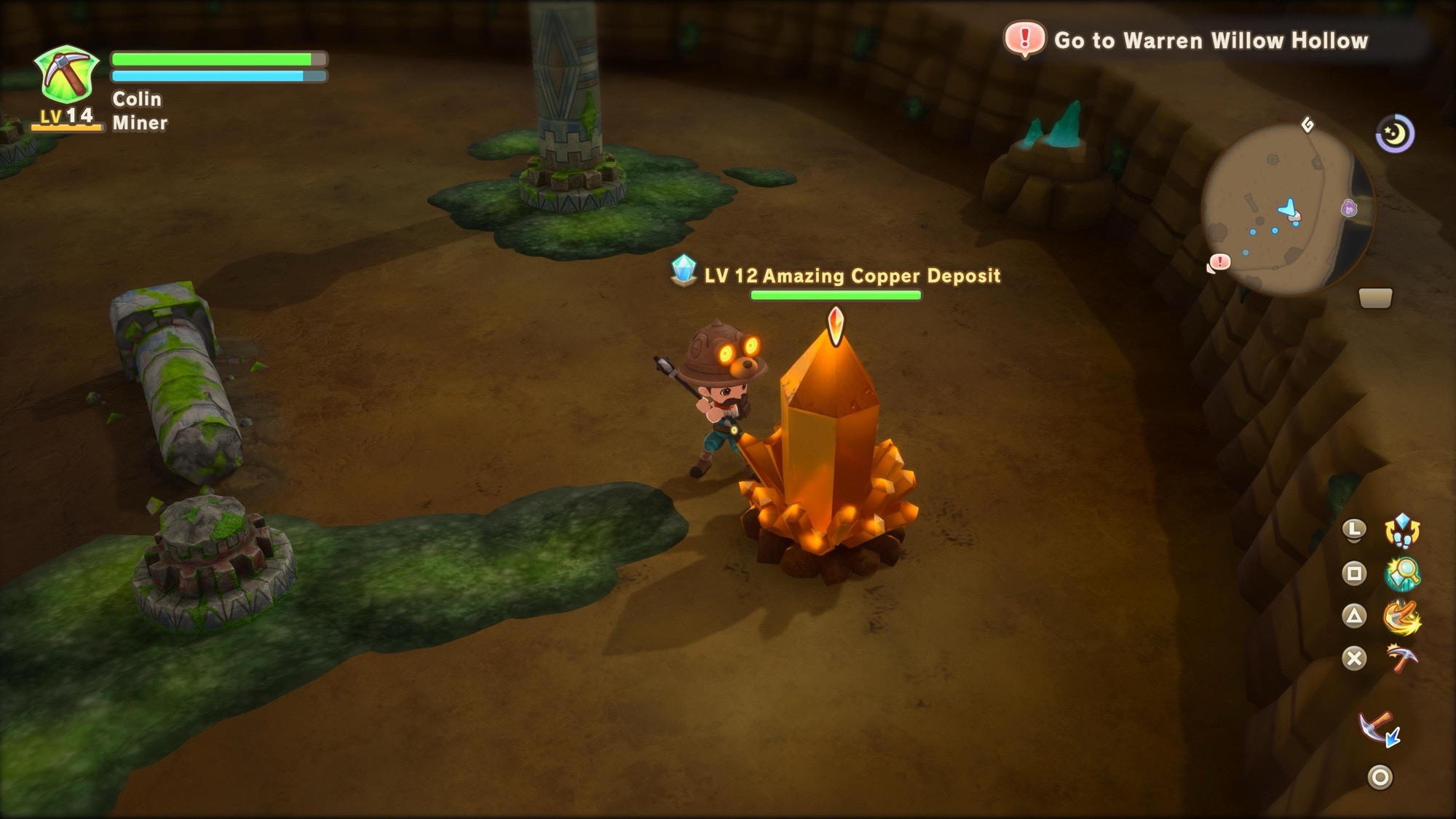Use the basic pickaxe mining action icon
The width and height of the screenshot is (1456, 819).
coord(1401,660)
